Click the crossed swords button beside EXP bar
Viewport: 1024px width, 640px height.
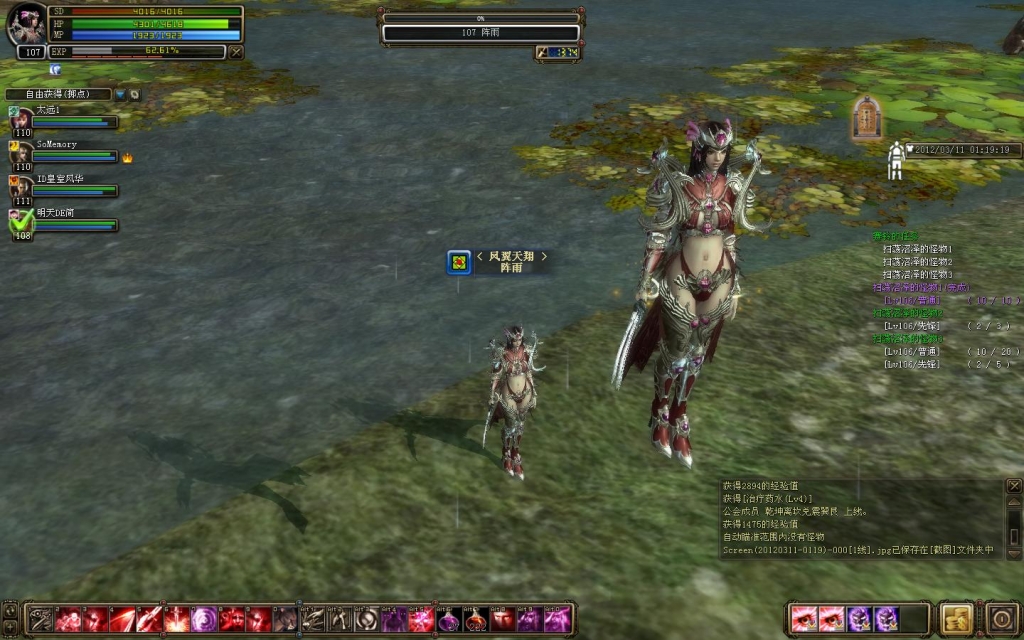tap(236, 51)
